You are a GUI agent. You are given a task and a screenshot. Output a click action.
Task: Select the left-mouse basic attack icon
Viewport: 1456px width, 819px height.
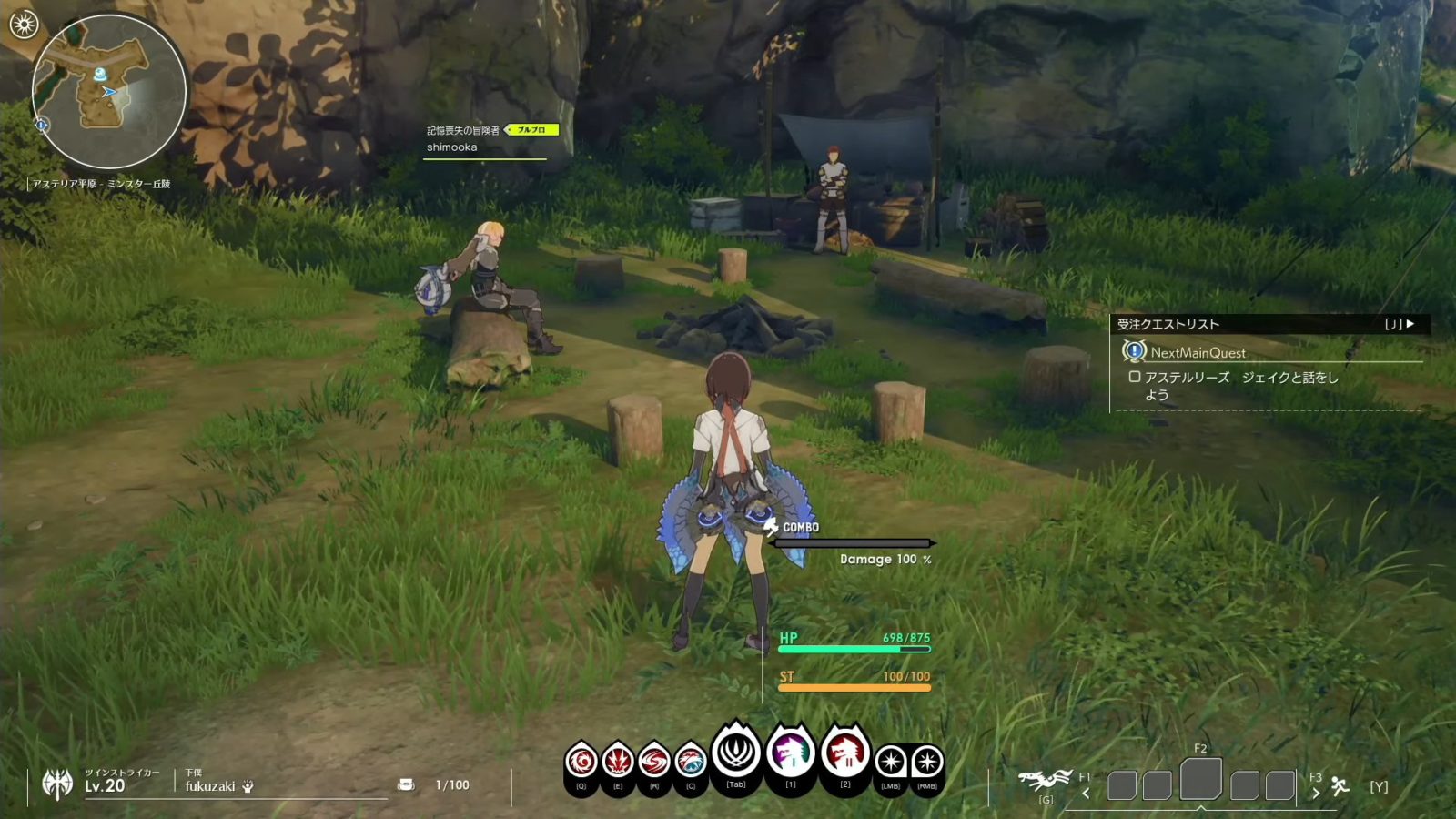[x=891, y=761]
